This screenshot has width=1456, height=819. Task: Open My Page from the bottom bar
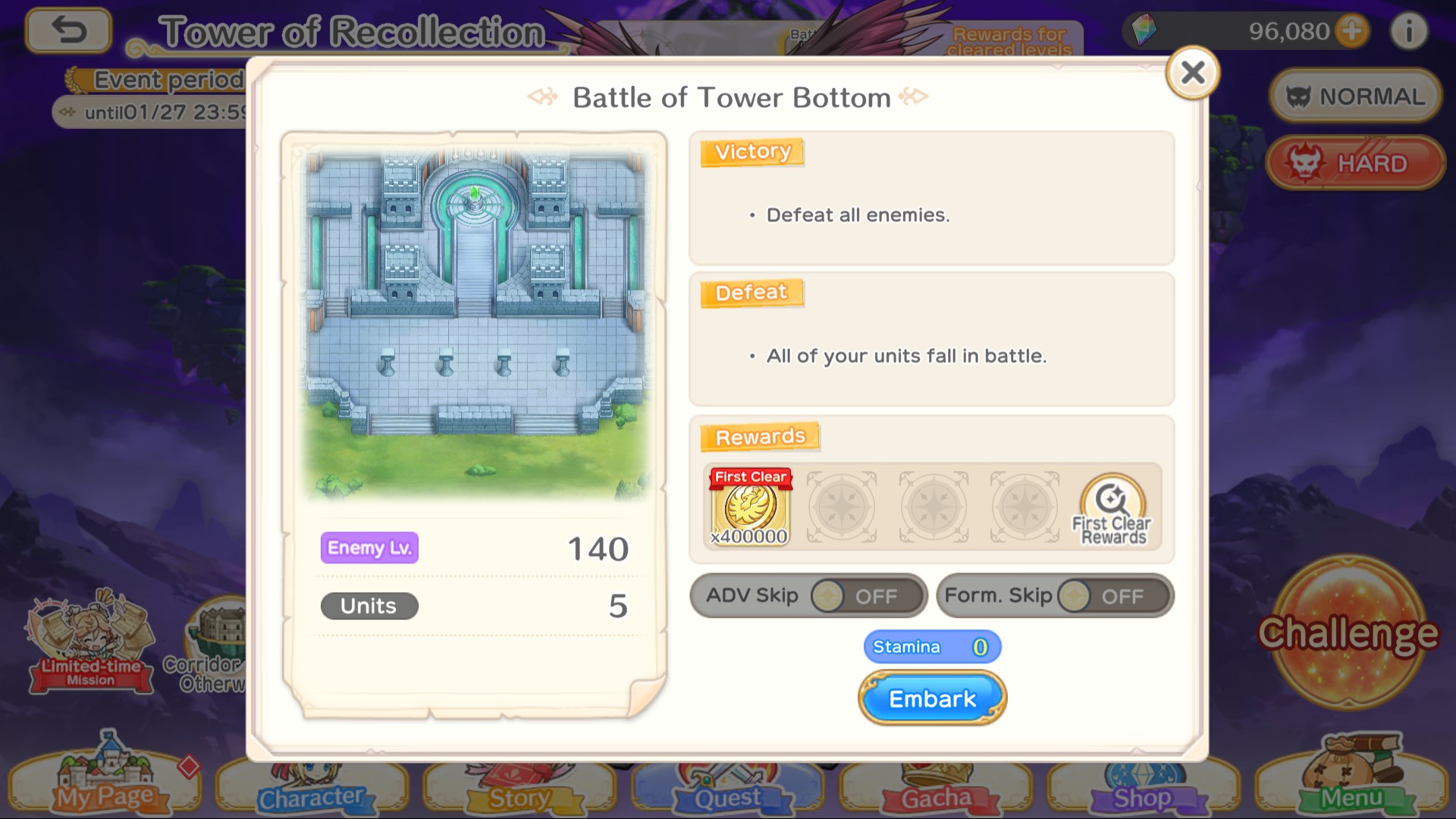point(105,781)
